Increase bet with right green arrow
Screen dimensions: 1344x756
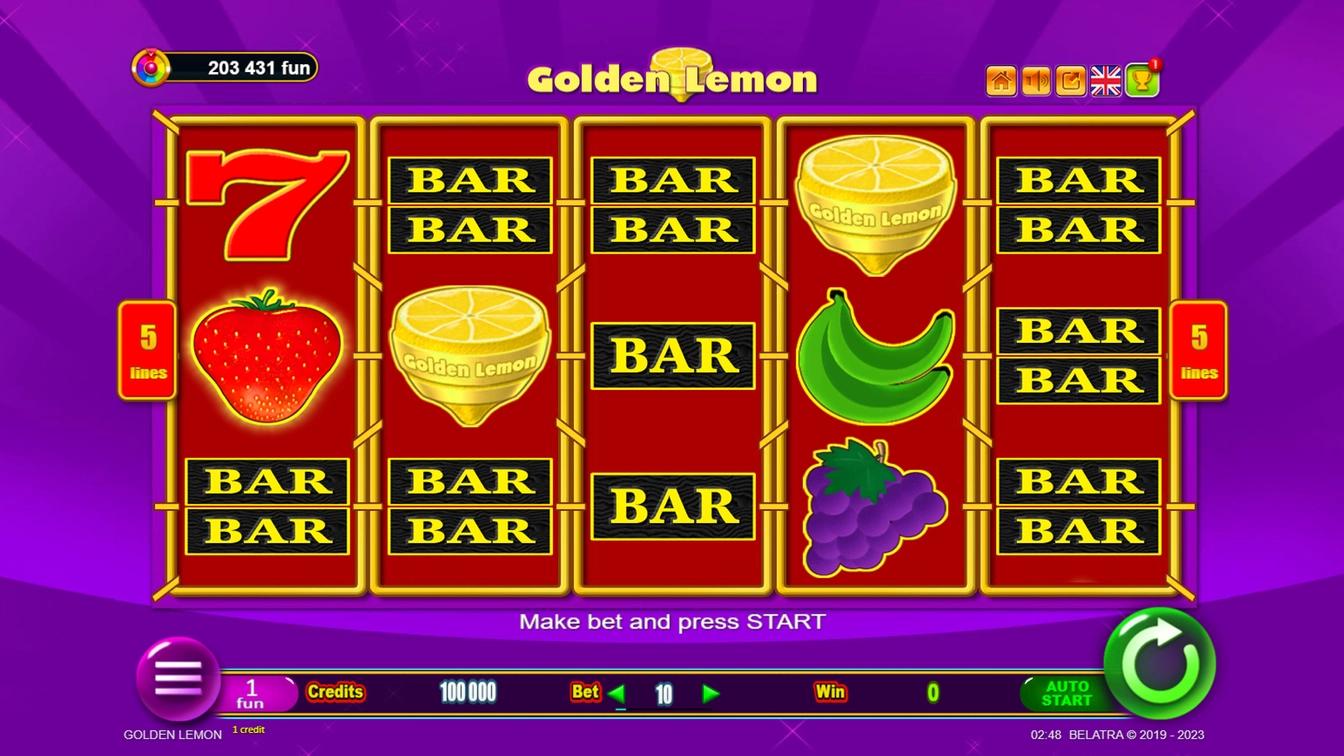click(712, 691)
